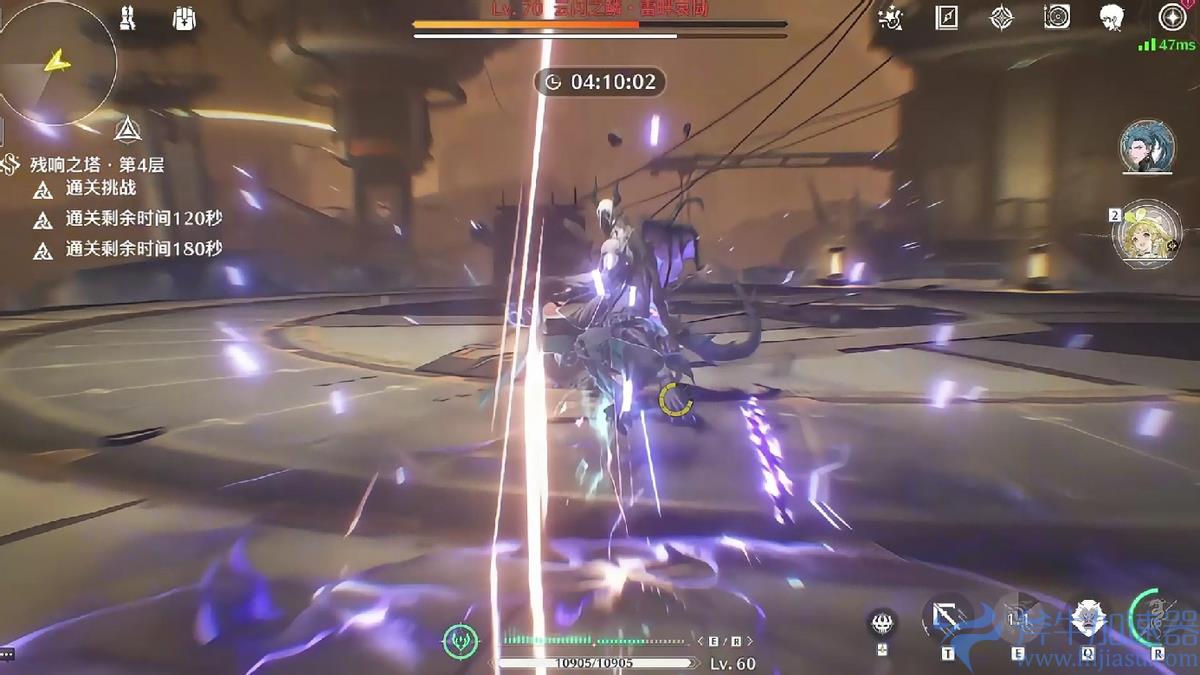Image resolution: width=1200 pixels, height=675 pixels.
Task: Open the round star terminal menu
Action: click(x=1172, y=17)
